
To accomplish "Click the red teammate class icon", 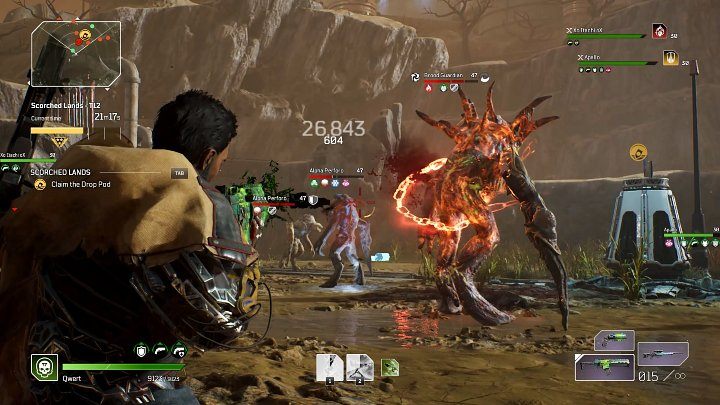I will pyautogui.click(x=659, y=32).
